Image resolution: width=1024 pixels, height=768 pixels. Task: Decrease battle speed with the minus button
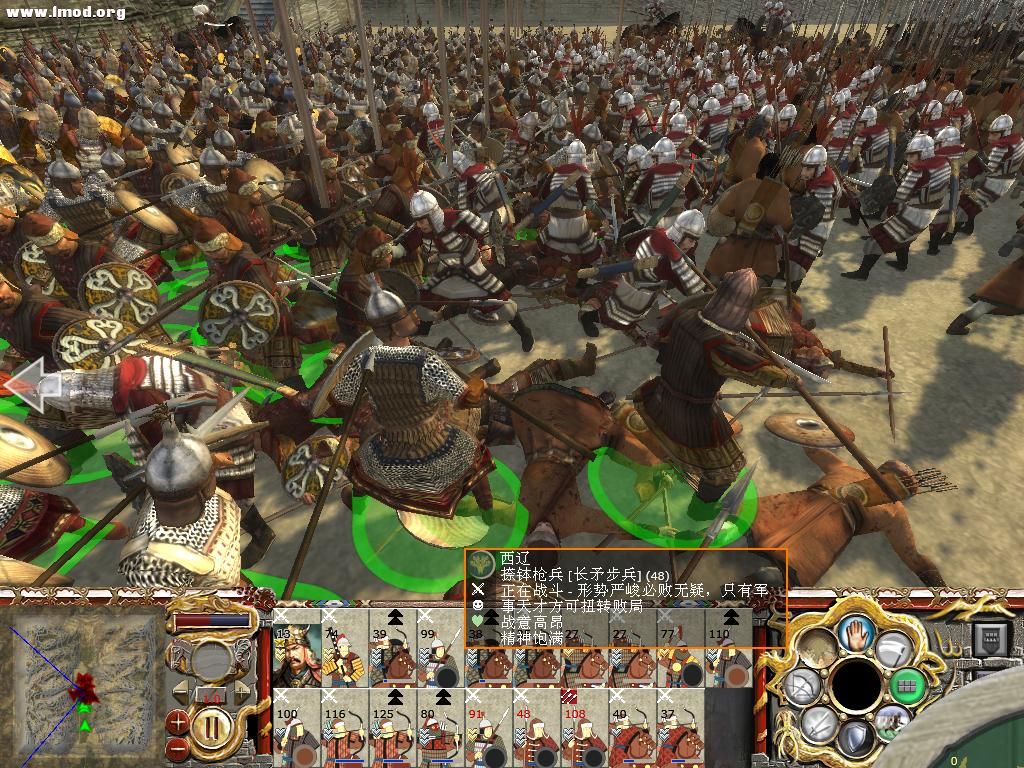click(178, 745)
